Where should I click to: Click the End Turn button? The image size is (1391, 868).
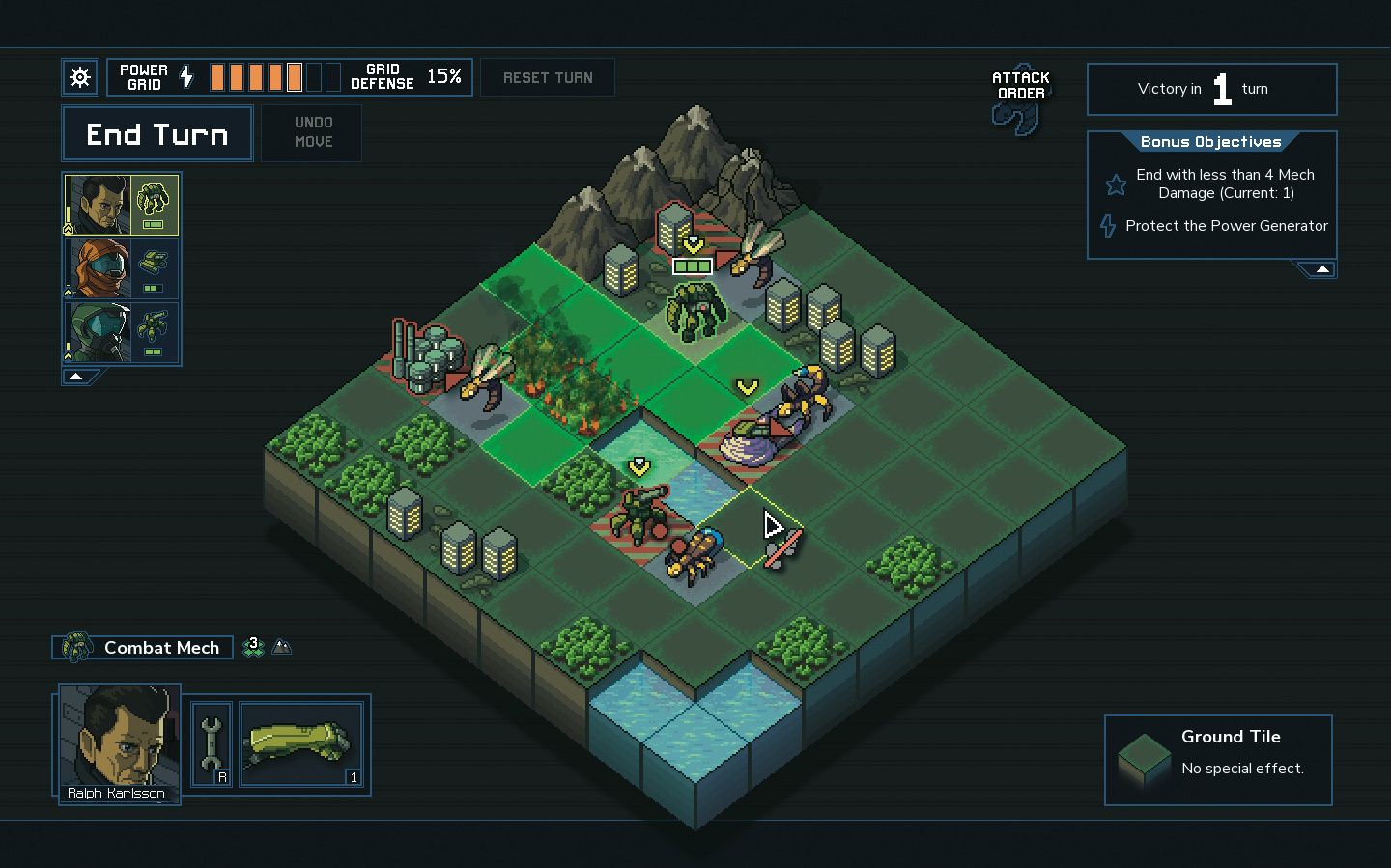coord(157,134)
